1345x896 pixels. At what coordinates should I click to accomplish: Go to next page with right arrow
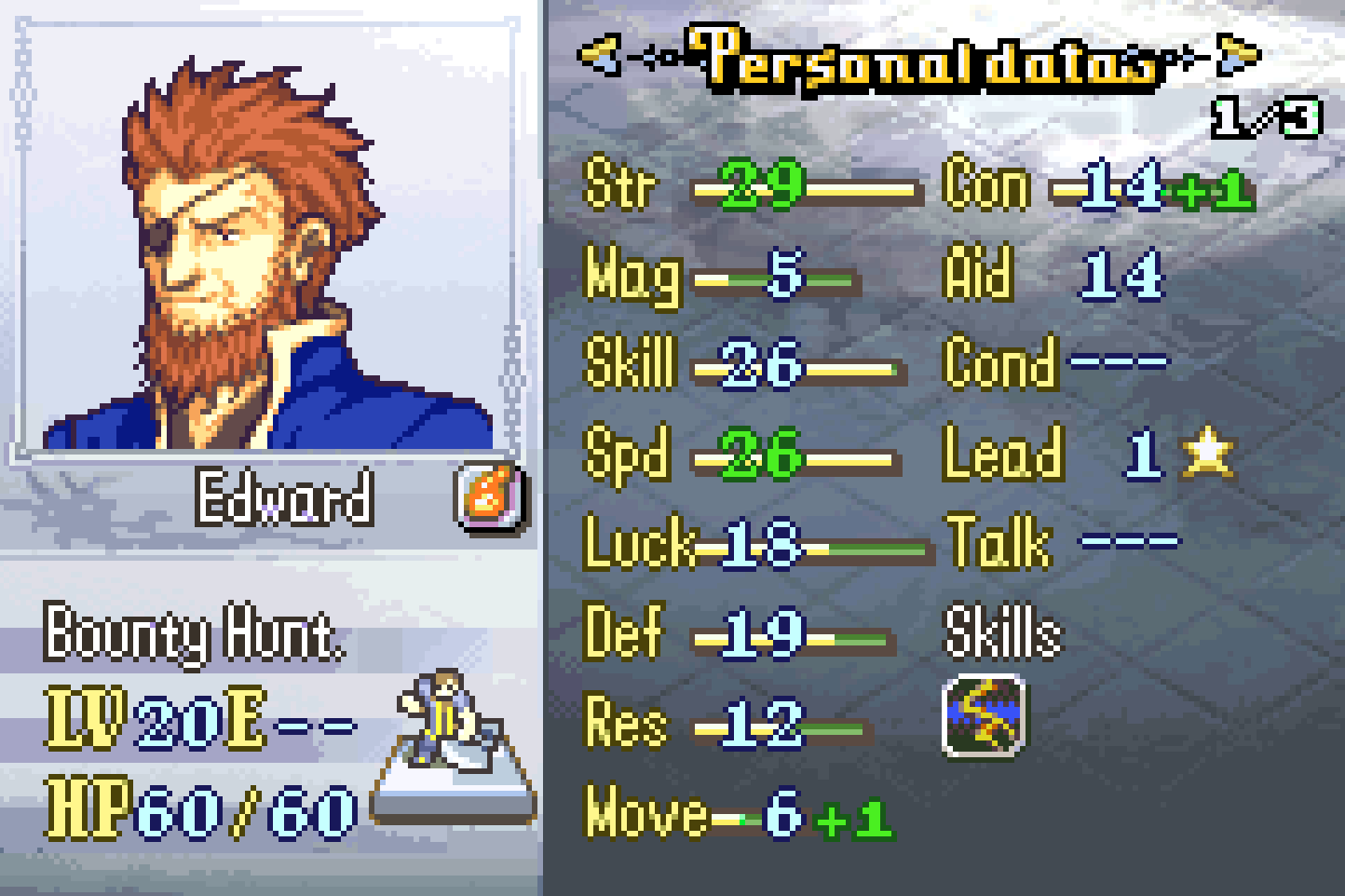1240,54
